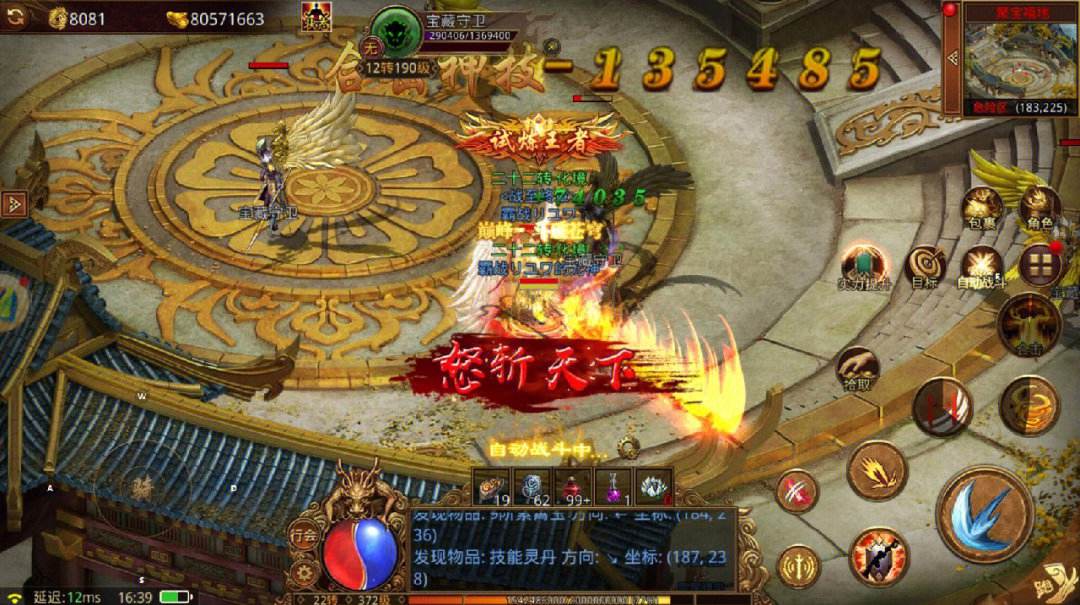The height and width of the screenshot is (605, 1080).
Task: Tap the 拾取 pickup button
Action: [x=857, y=370]
